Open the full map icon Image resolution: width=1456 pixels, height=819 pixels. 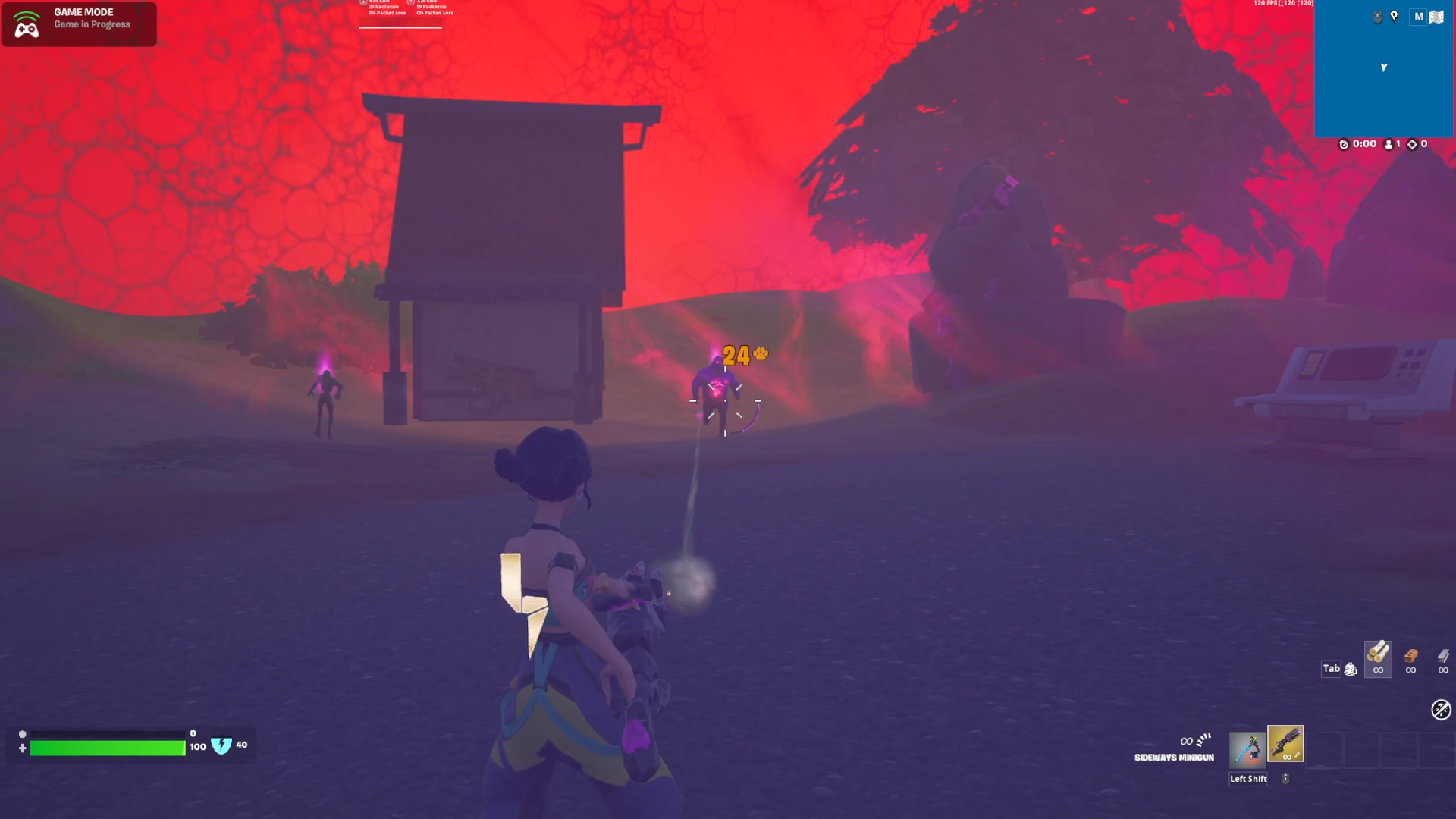coord(1436,17)
